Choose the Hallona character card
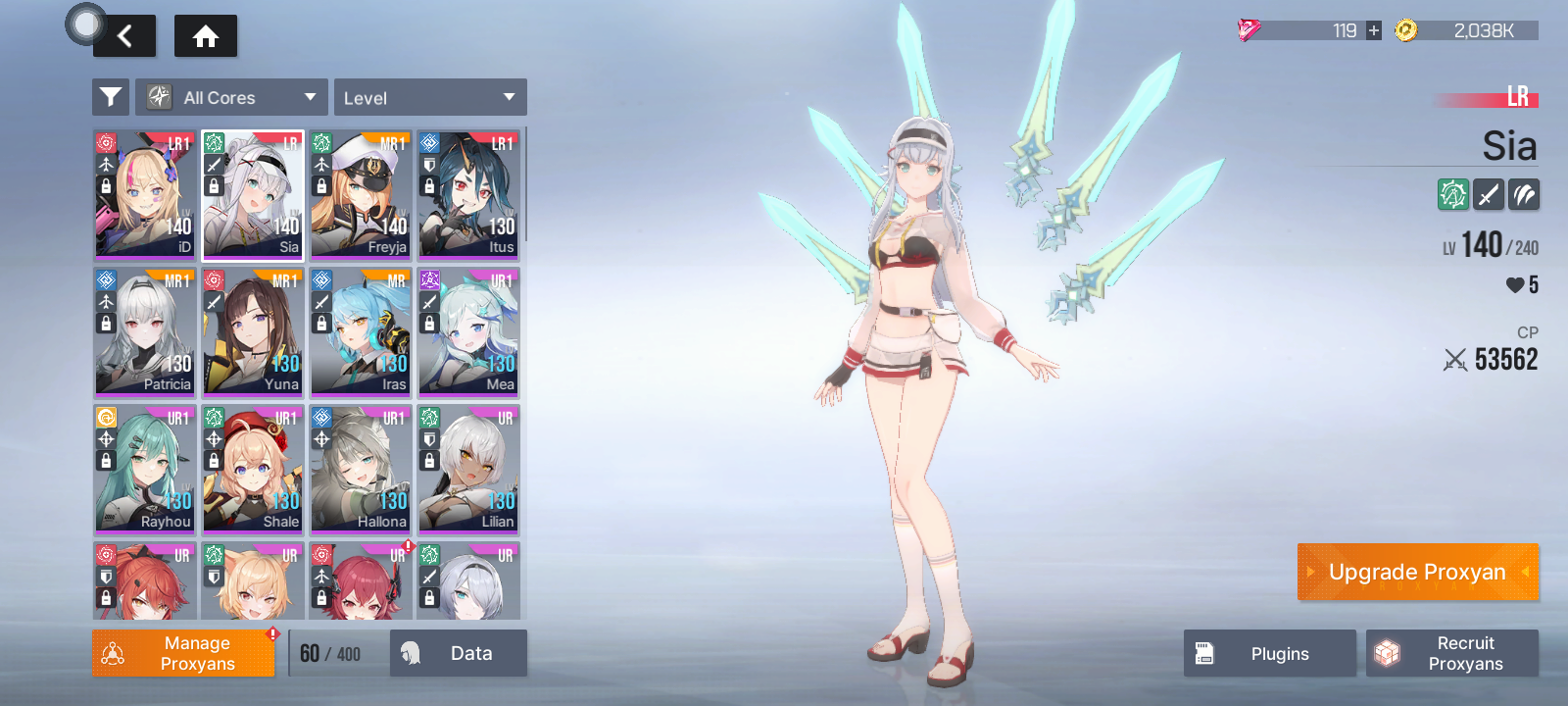This screenshot has width=1568, height=706. (x=361, y=469)
